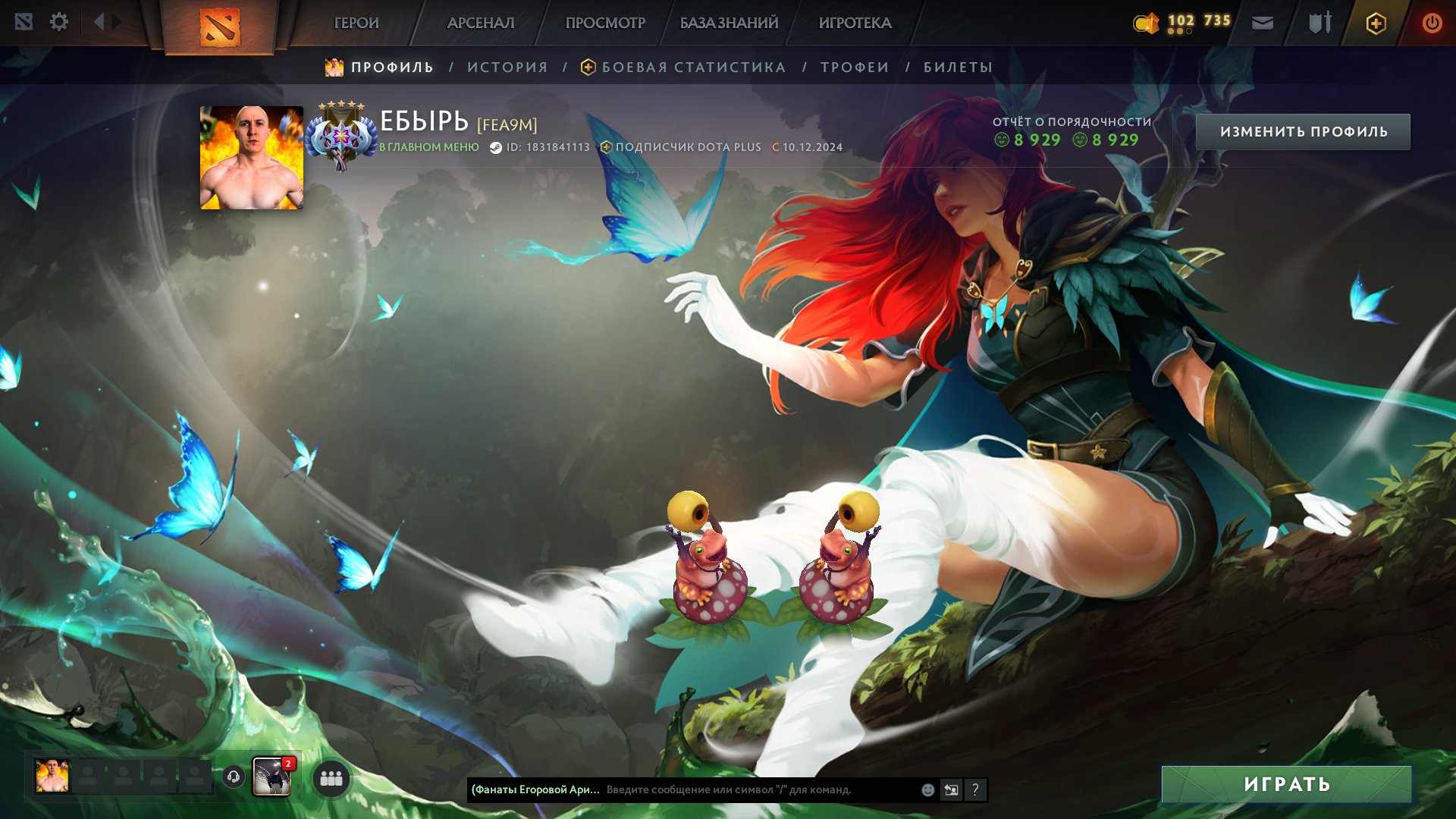Open the armory shield-and-sword icon

pyautogui.click(x=1316, y=23)
